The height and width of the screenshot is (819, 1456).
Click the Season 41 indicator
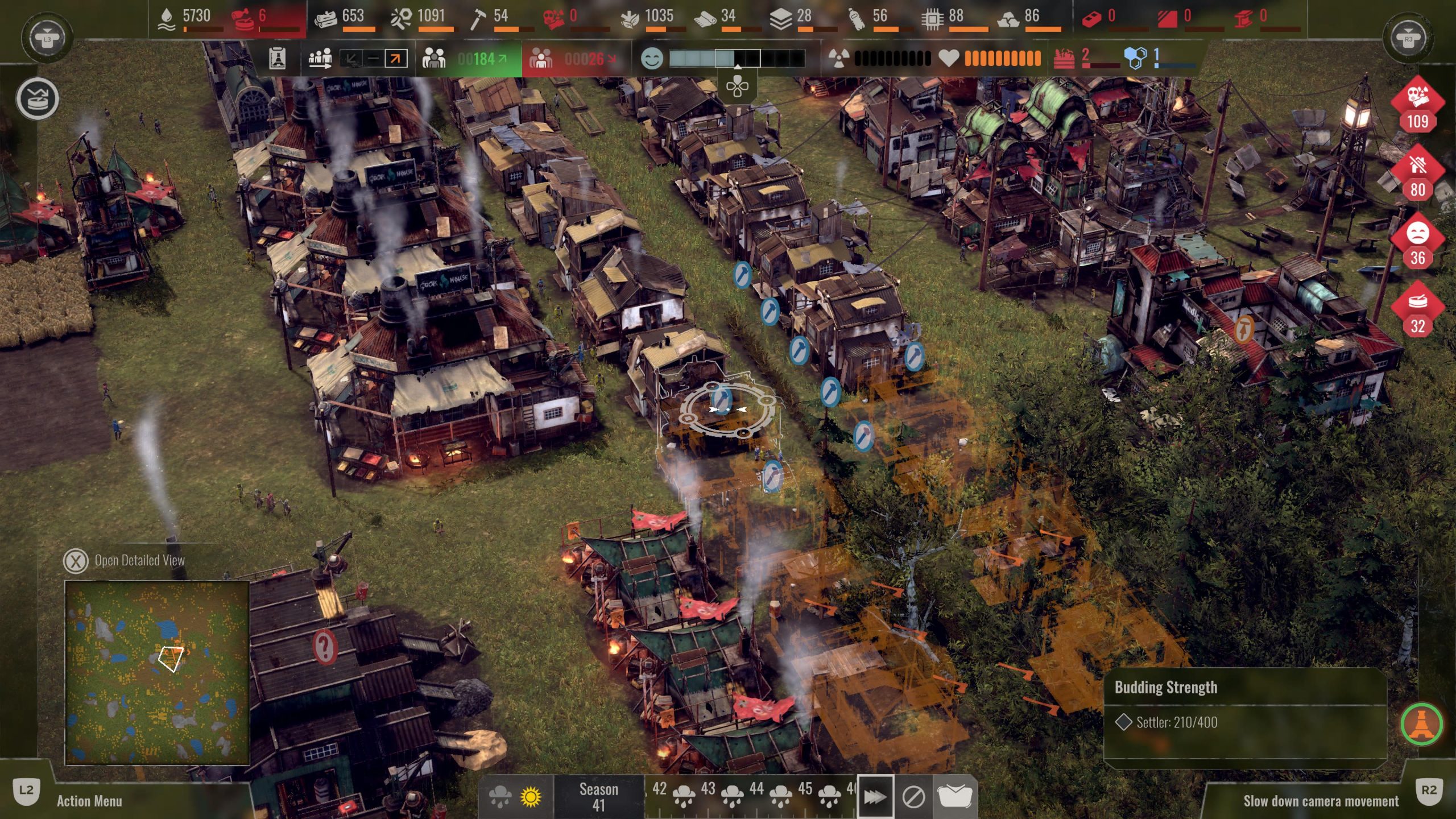598,796
